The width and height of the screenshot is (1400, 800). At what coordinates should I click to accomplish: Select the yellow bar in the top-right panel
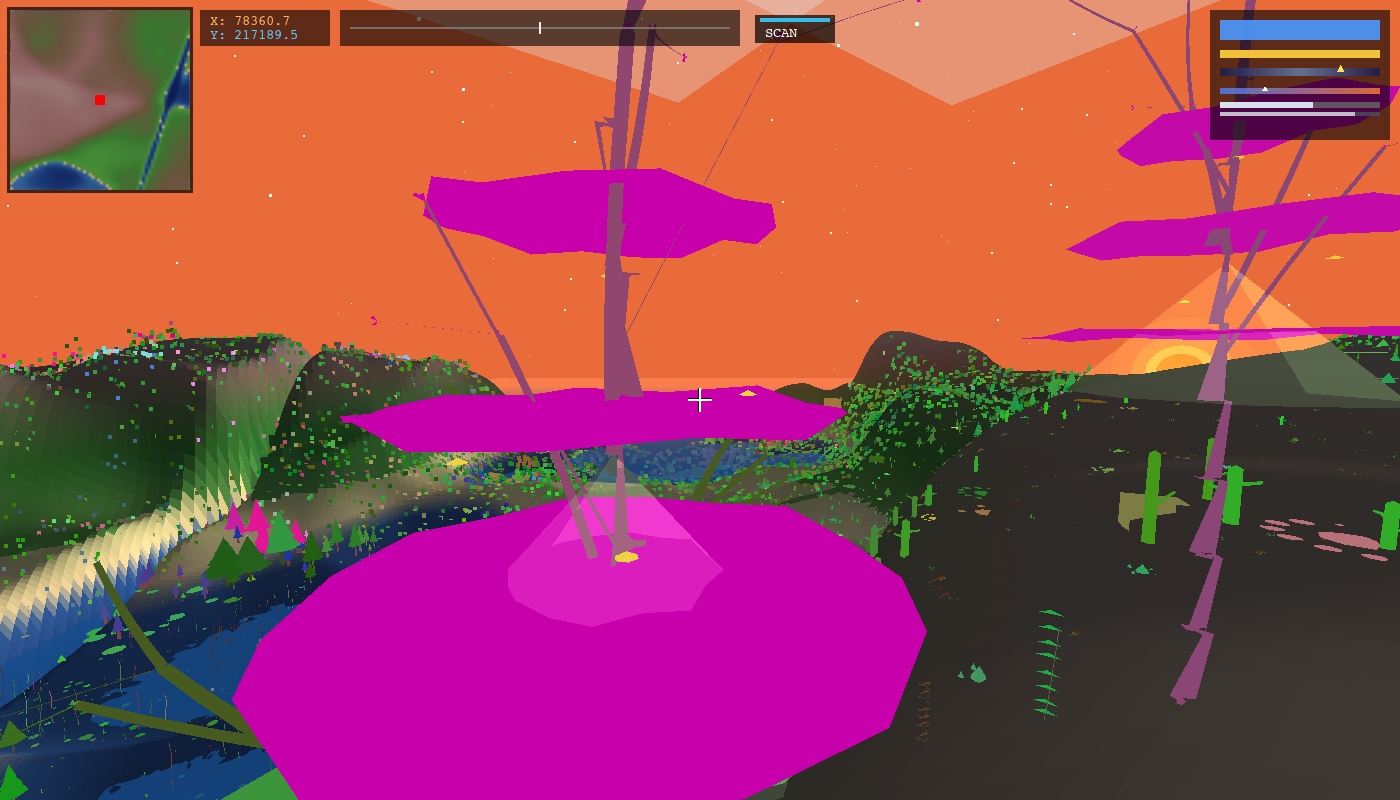coord(1299,53)
